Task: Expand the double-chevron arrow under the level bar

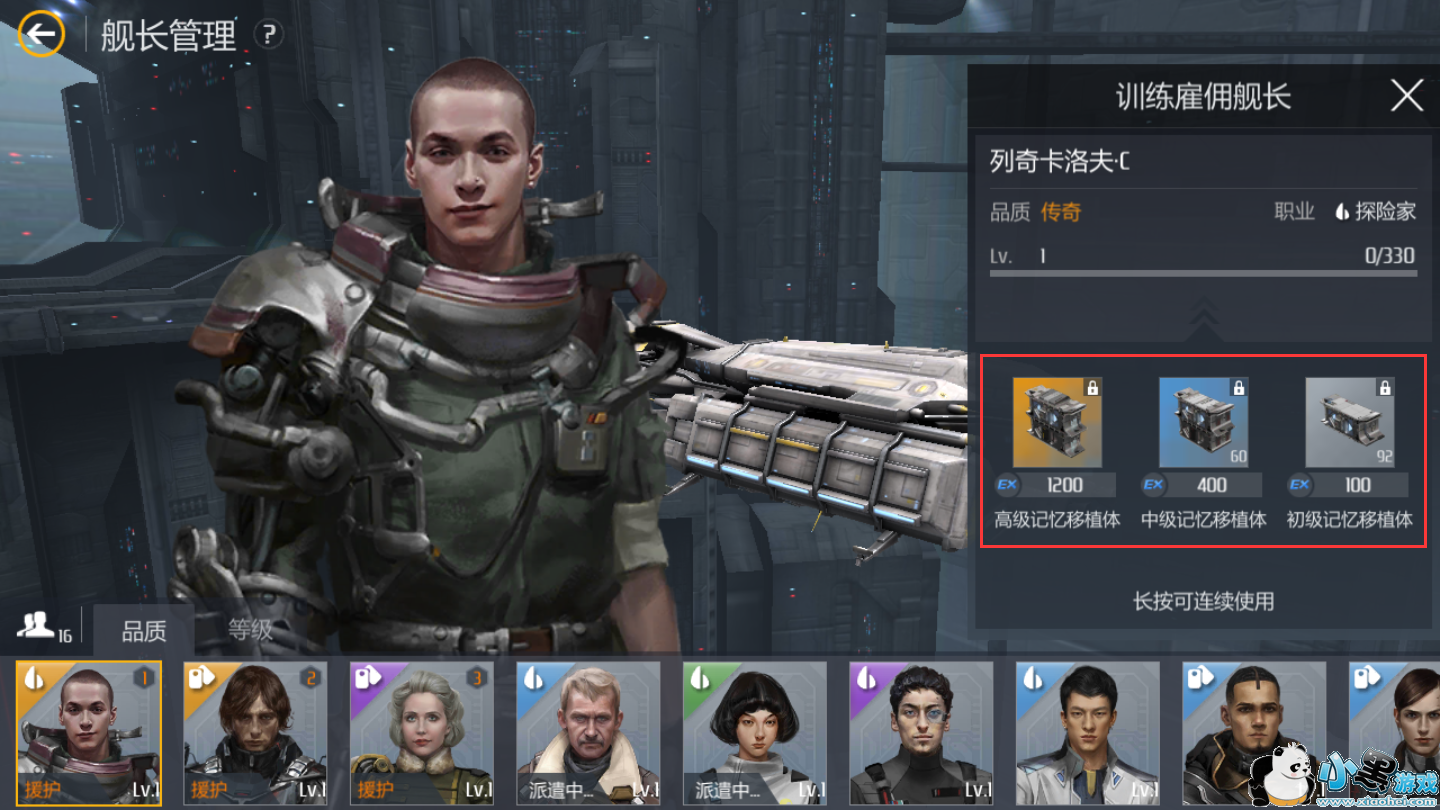Action: 1203,315
